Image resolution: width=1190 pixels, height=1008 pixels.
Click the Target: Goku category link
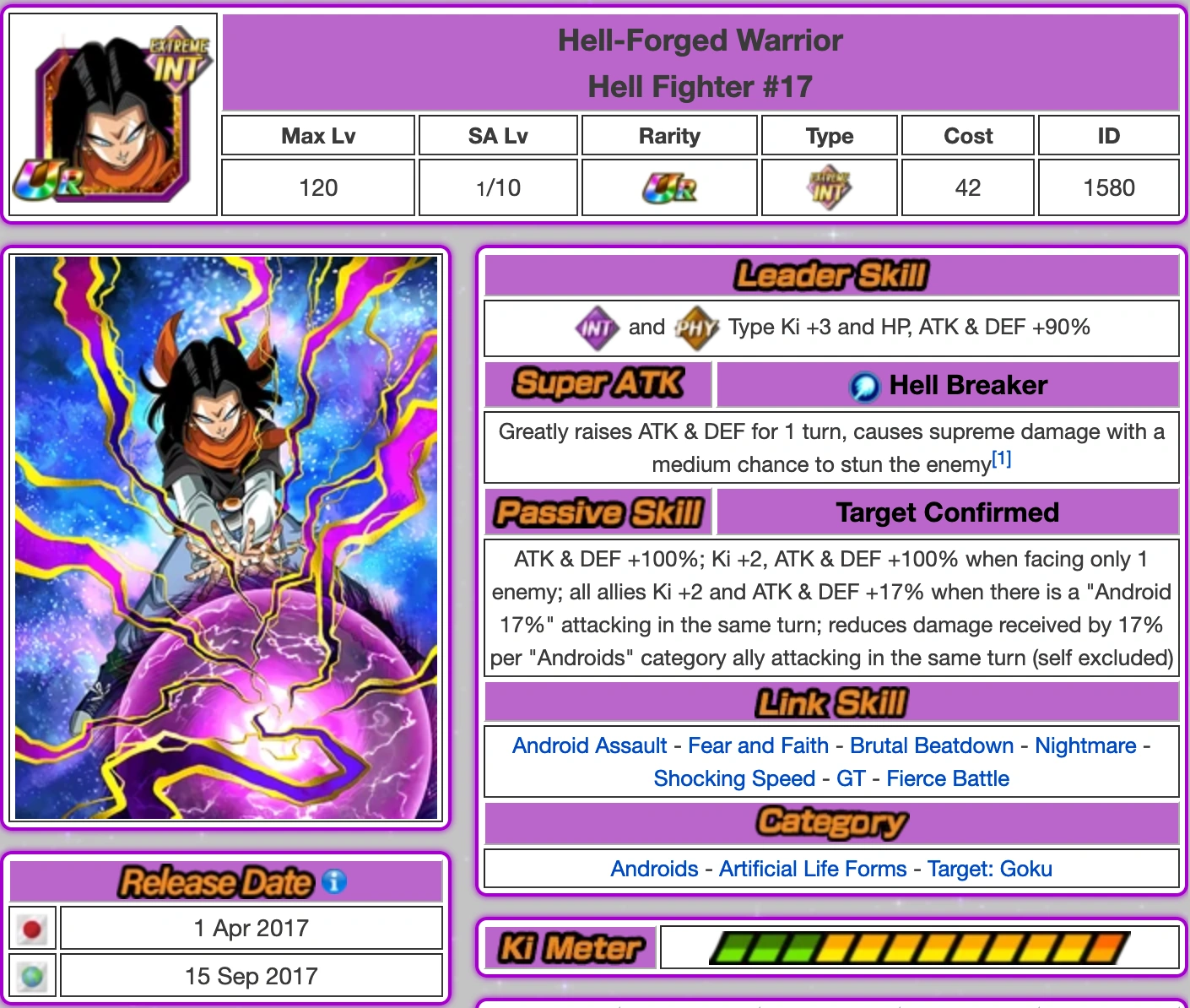tap(989, 869)
